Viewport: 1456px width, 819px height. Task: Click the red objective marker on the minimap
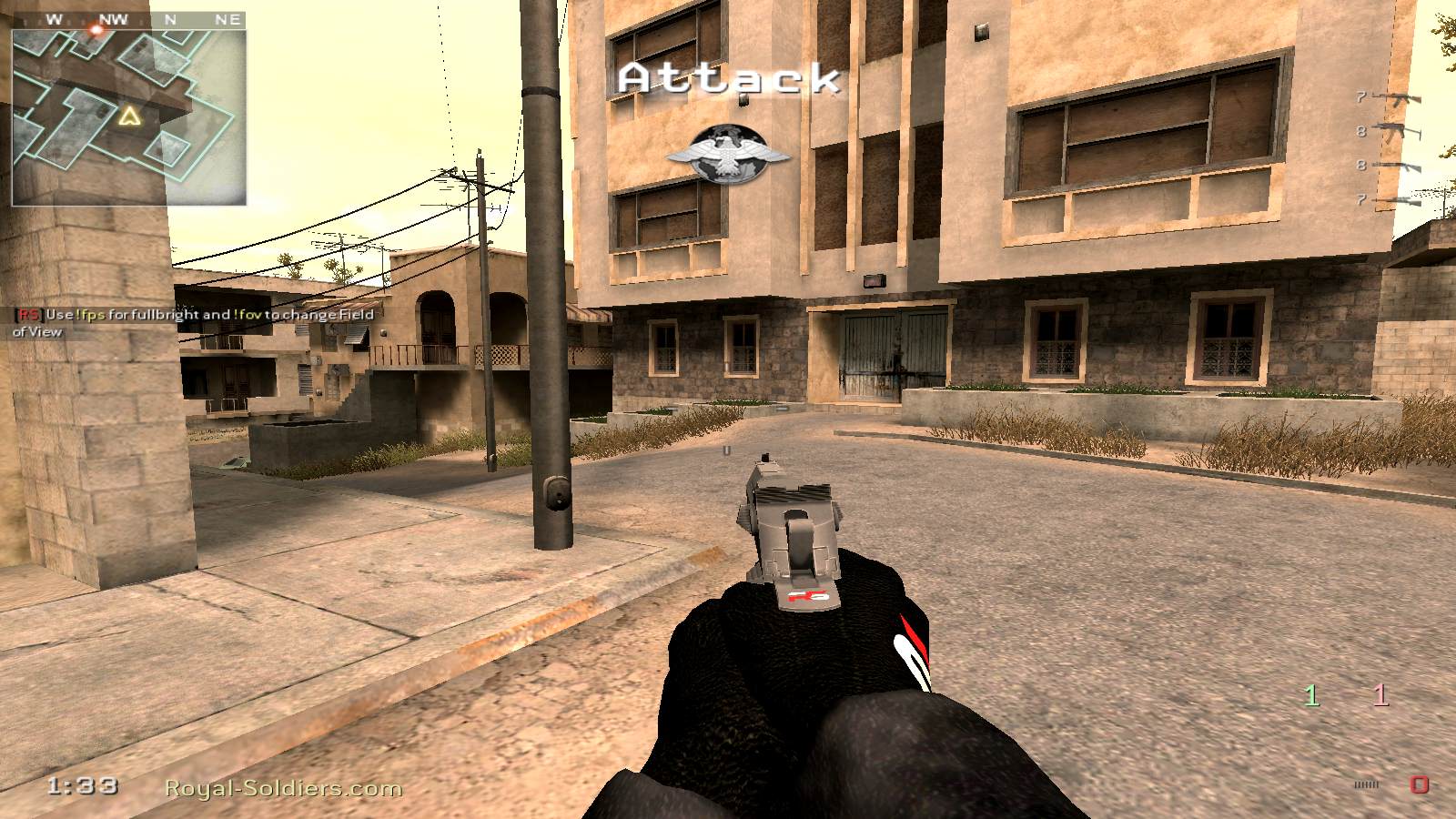(x=96, y=30)
